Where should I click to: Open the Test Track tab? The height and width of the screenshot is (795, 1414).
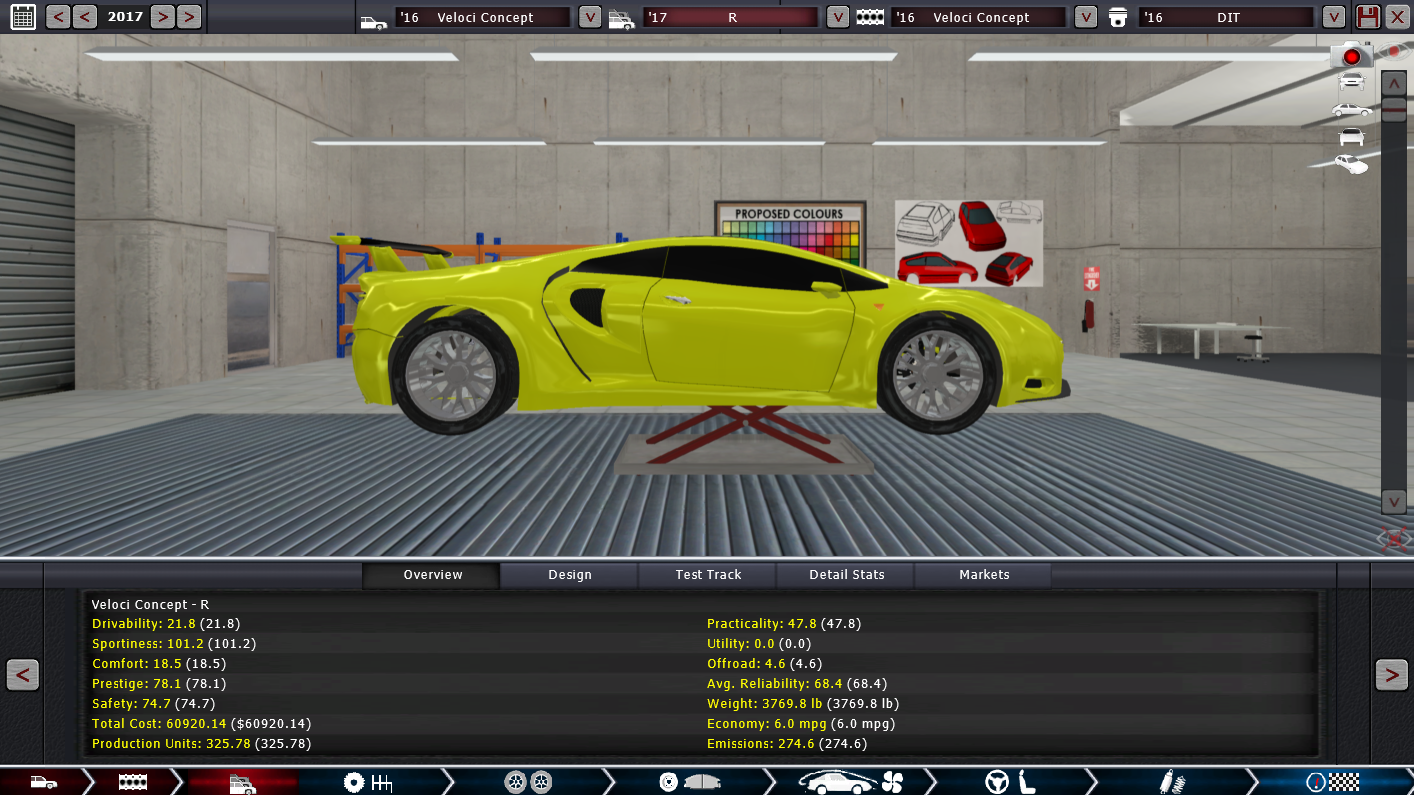pos(708,575)
